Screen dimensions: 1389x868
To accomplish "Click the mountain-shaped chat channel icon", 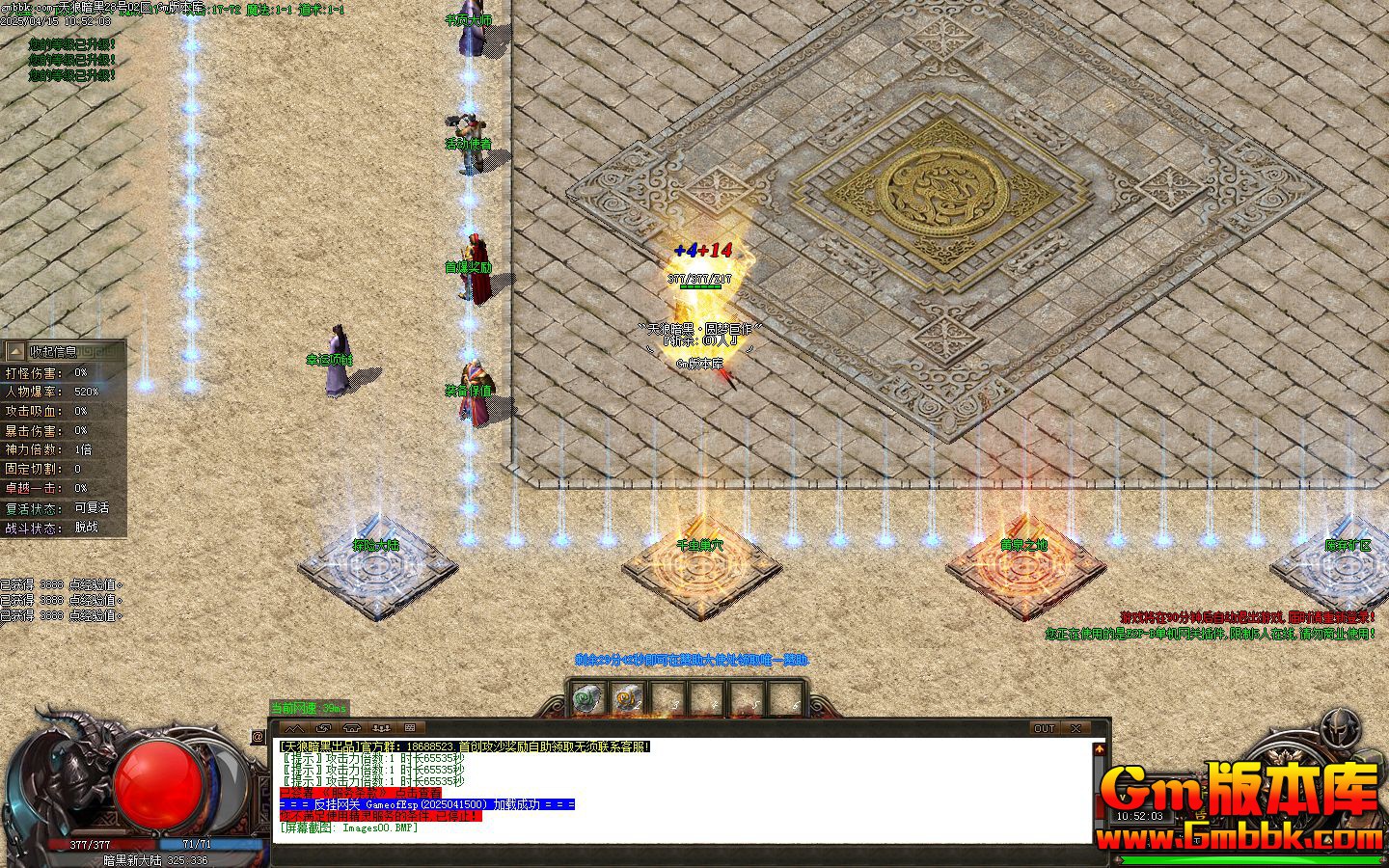I will [294, 727].
